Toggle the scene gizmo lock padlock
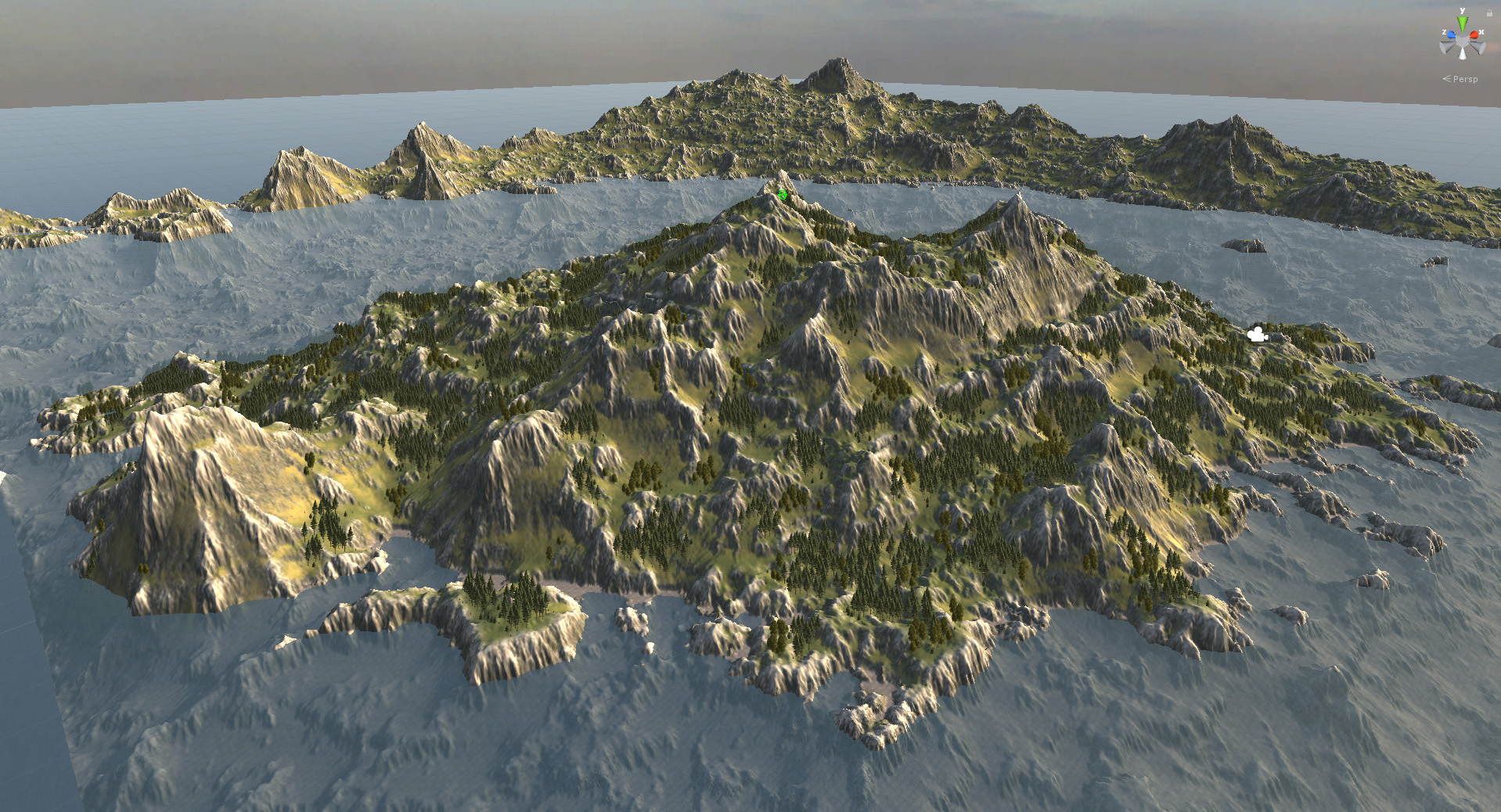This screenshot has width=1501, height=812. point(1489,13)
